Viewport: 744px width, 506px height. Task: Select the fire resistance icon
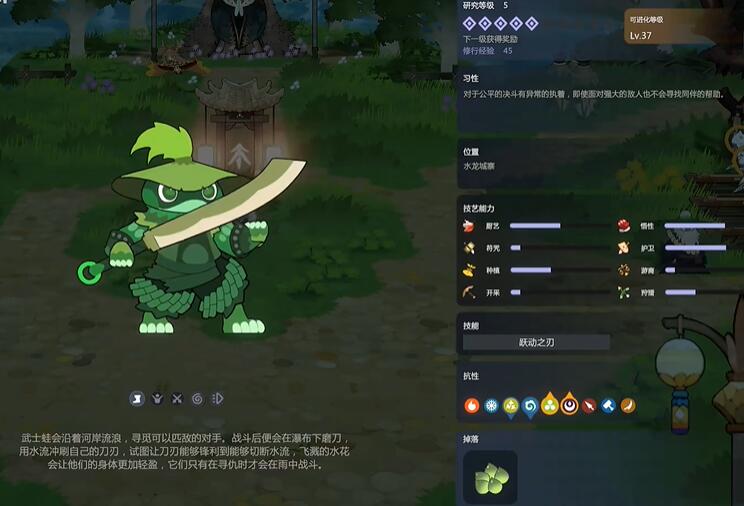point(472,405)
